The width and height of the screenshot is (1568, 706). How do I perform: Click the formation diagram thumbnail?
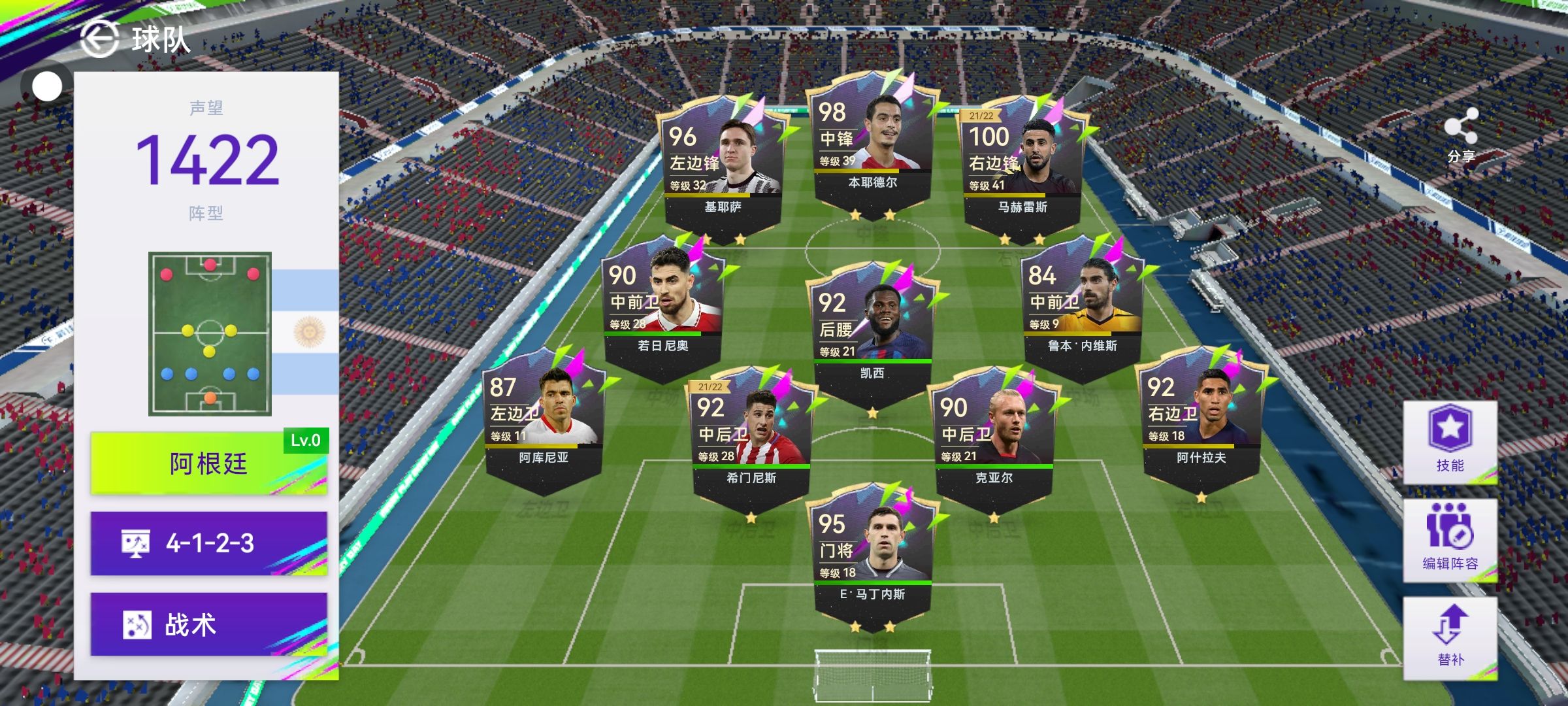(x=210, y=333)
